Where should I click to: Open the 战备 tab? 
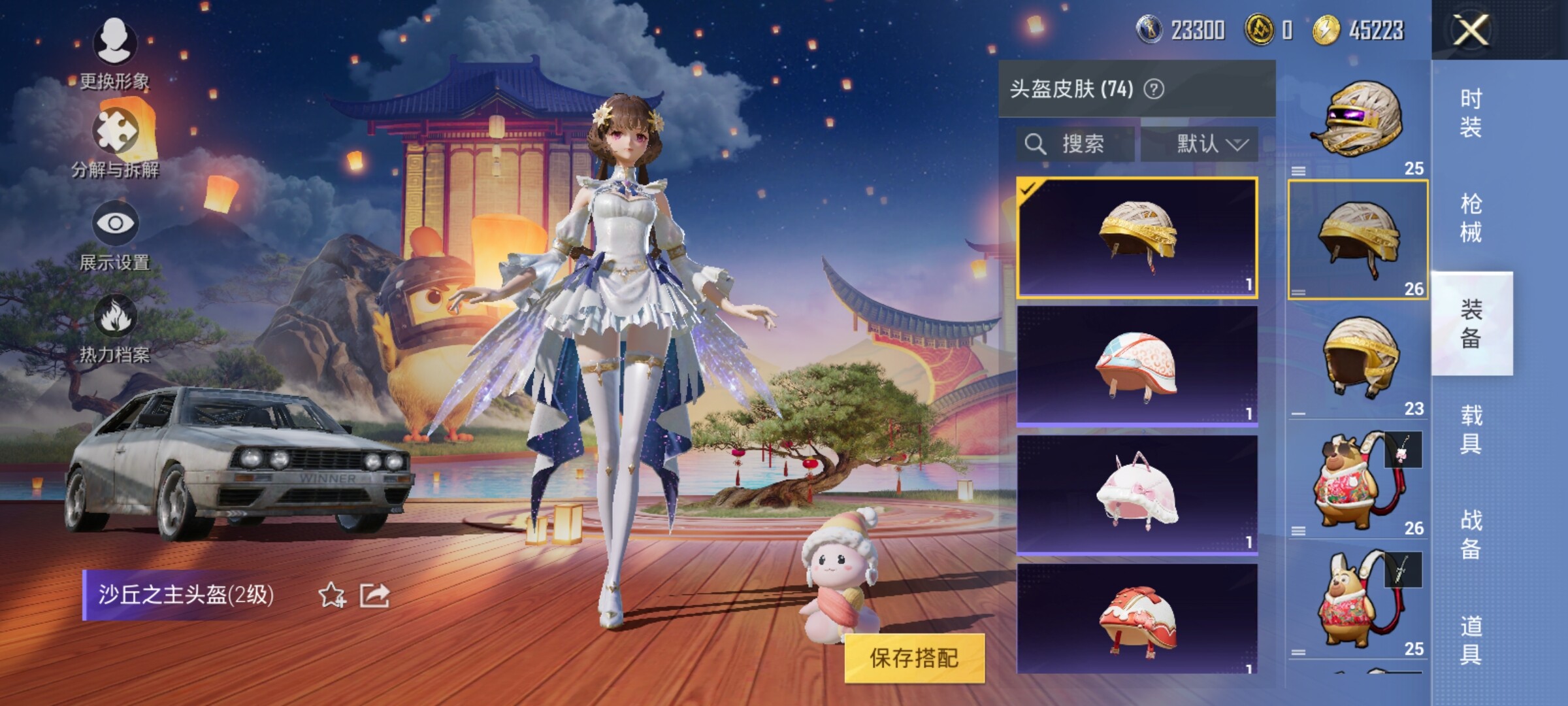1471,535
